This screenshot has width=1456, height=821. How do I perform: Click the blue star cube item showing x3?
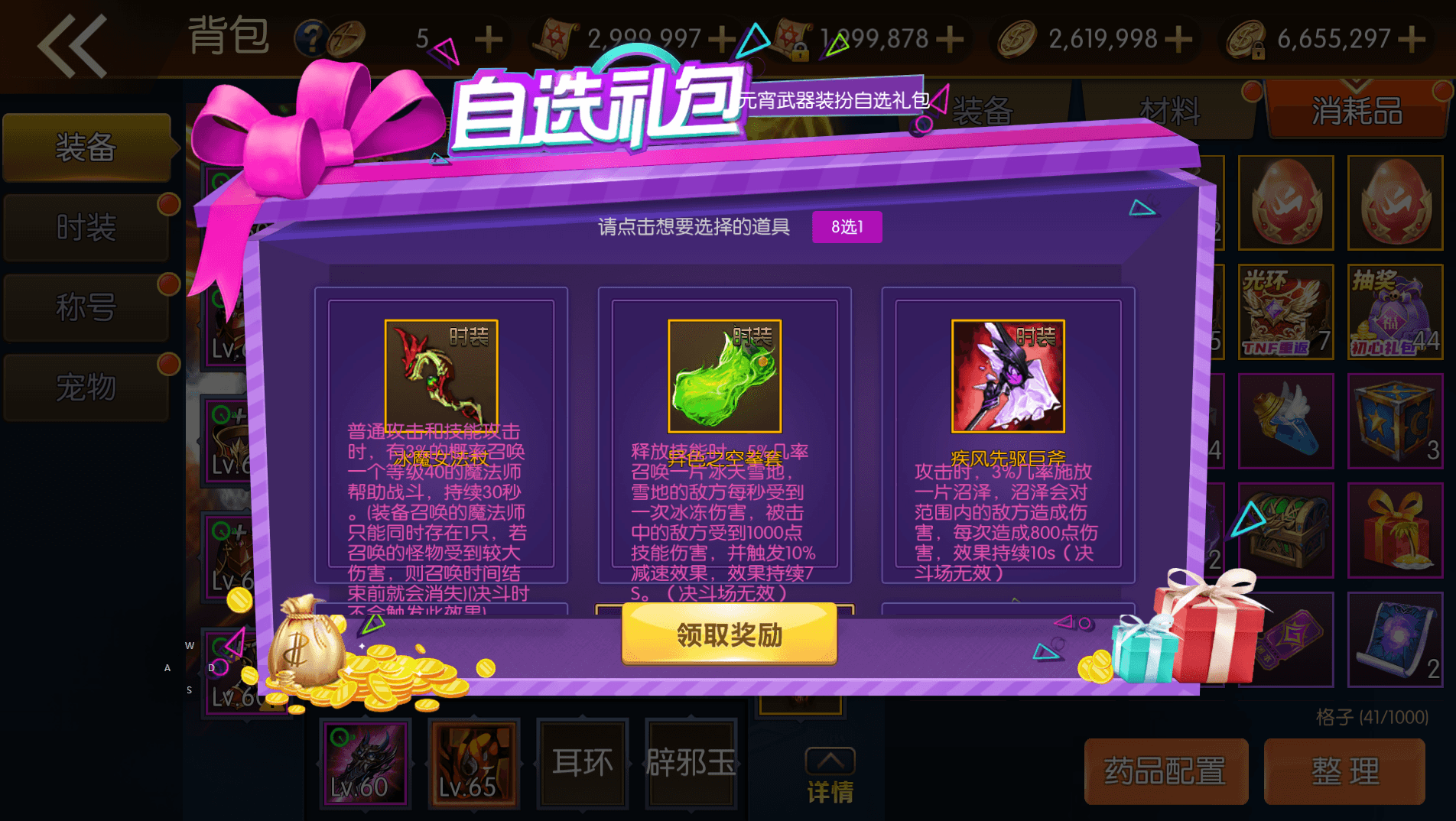click(x=1395, y=420)
